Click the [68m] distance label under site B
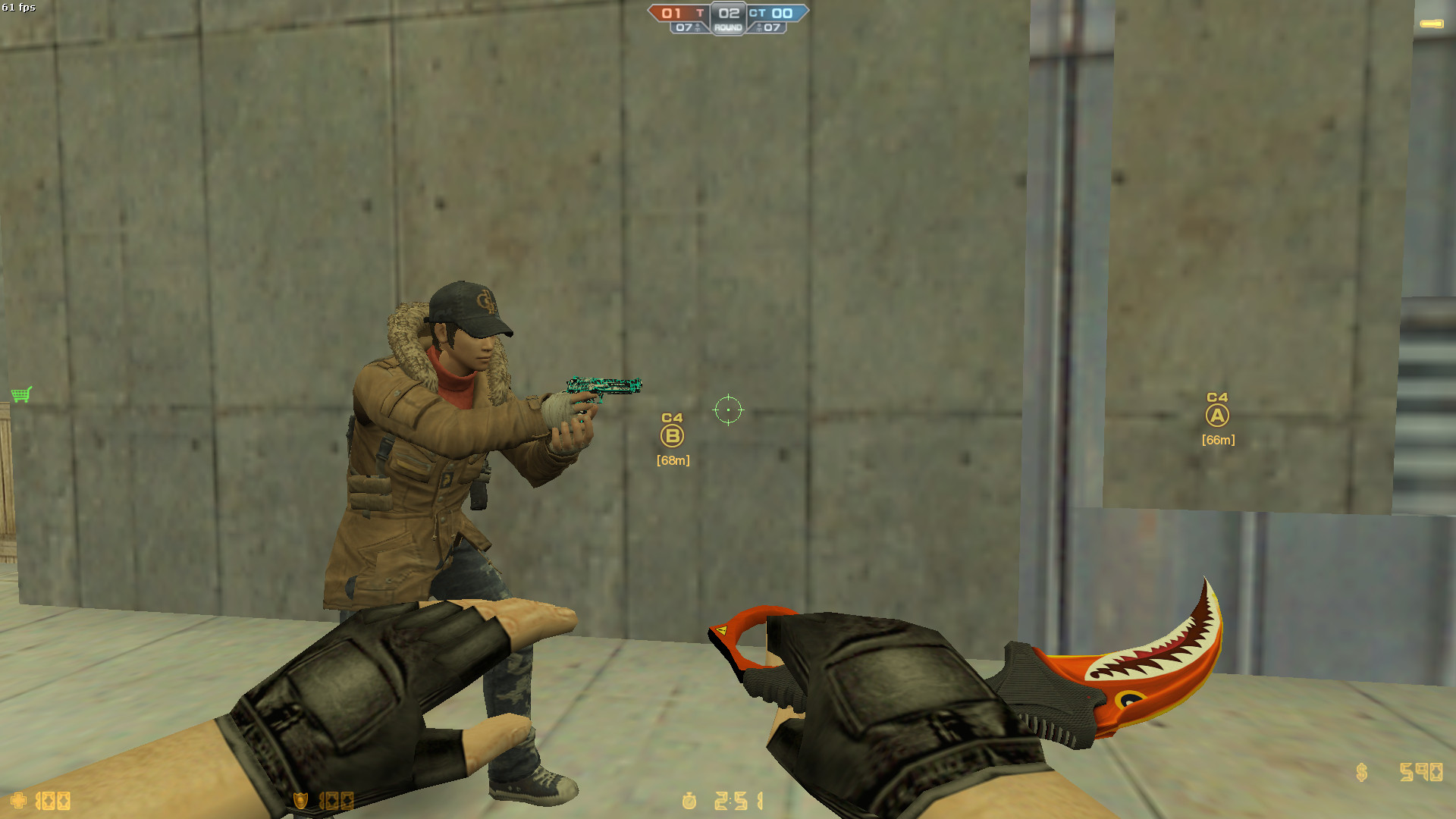 pos(671,460)
